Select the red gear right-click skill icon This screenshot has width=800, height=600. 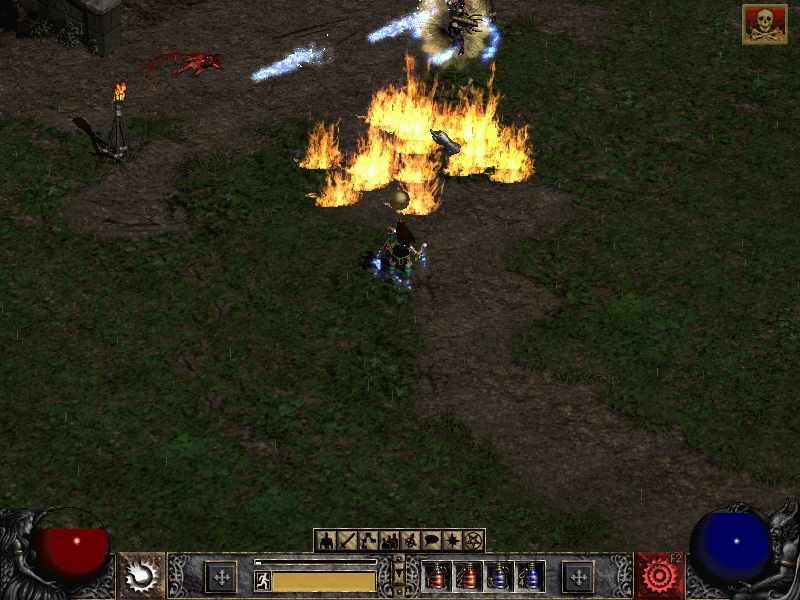coord(659,576)
